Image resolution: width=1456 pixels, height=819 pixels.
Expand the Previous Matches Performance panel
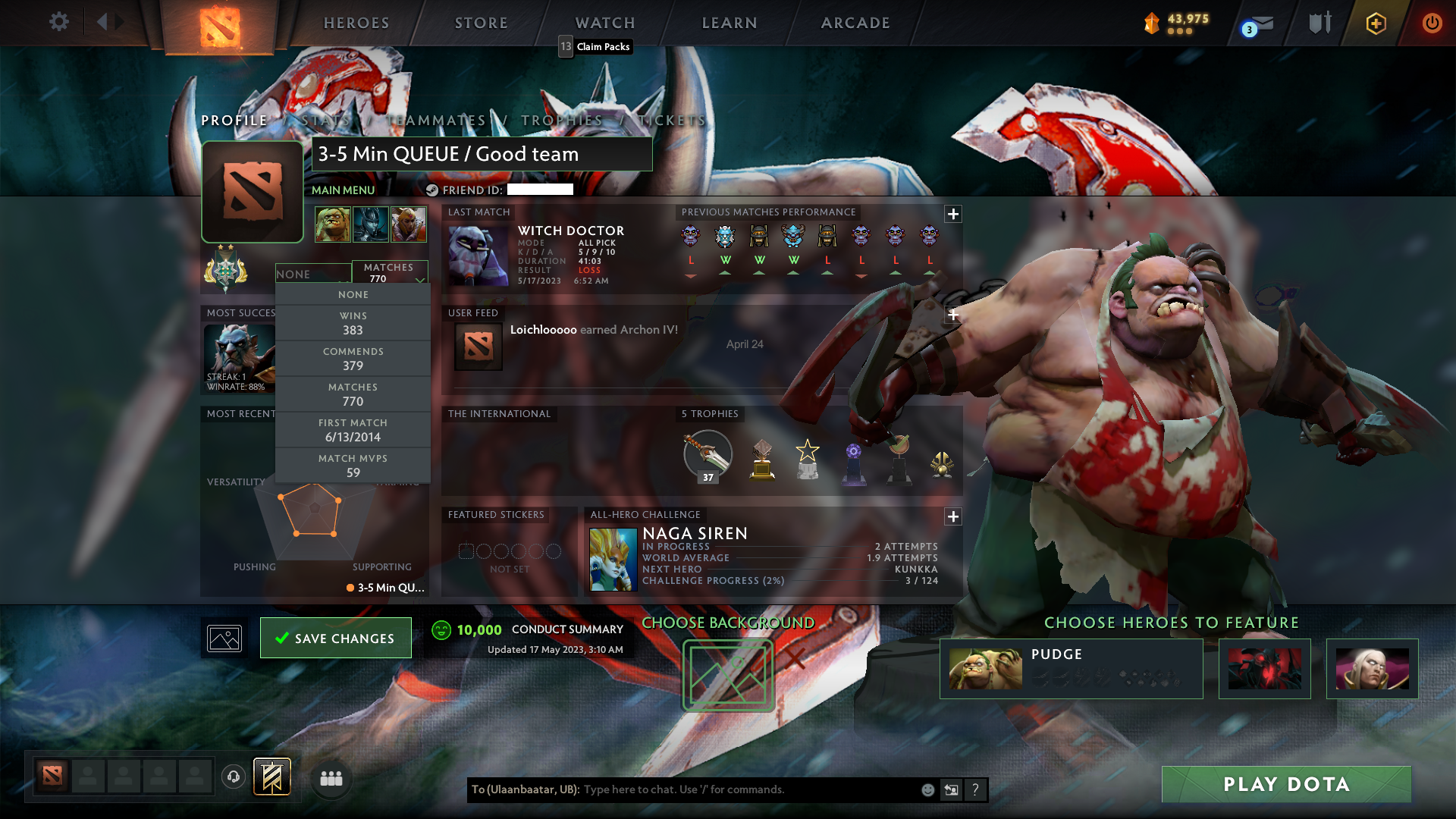[x=953, y=213]
